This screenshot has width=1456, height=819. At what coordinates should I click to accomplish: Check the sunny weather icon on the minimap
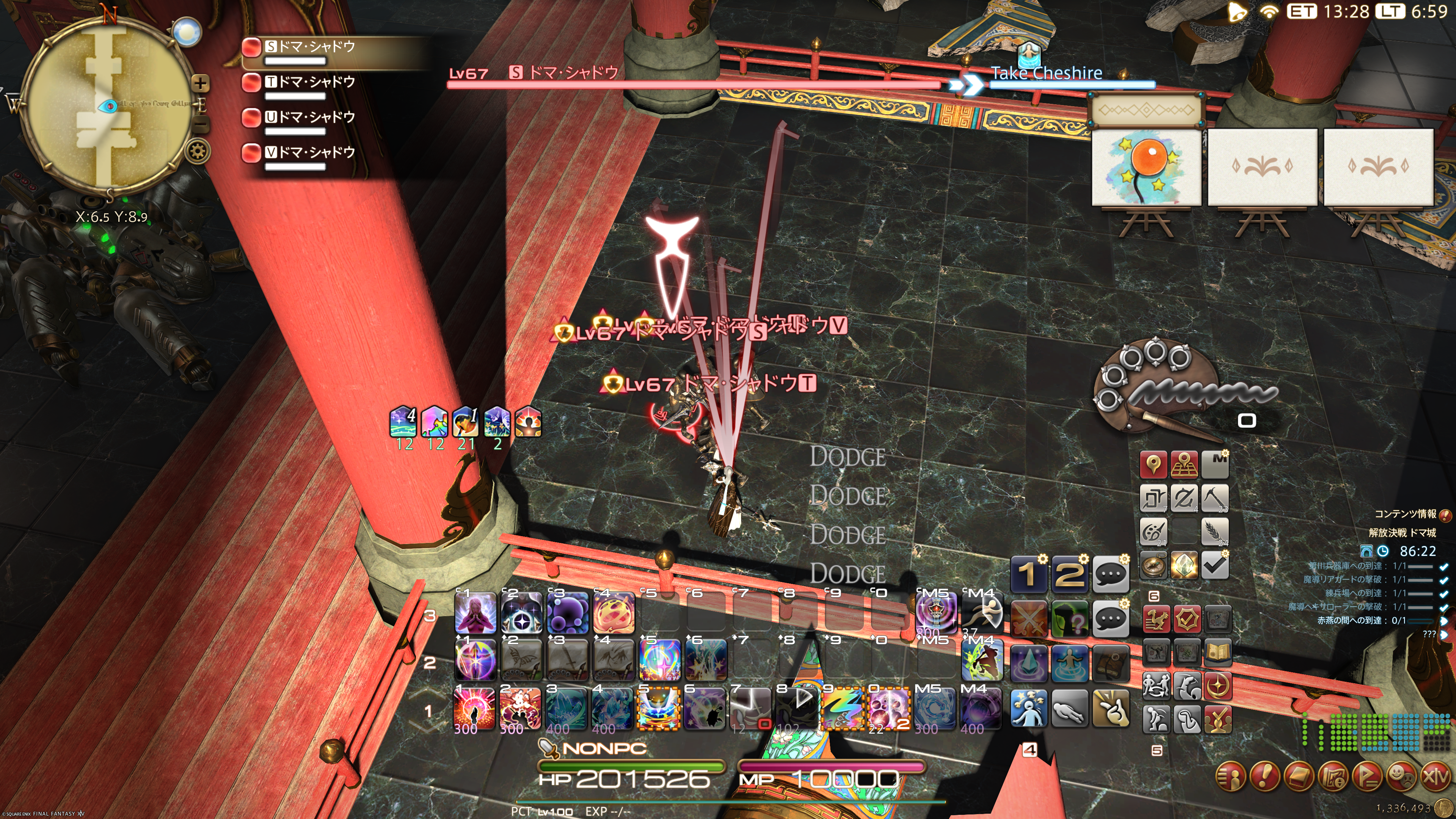coord(187,31)
